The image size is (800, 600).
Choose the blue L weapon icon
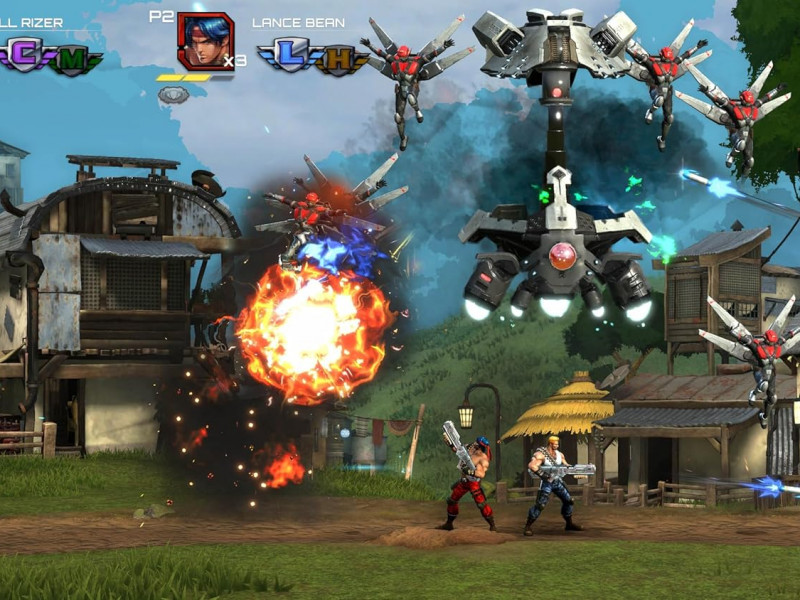pyautogui.click(x=290, y=56)
